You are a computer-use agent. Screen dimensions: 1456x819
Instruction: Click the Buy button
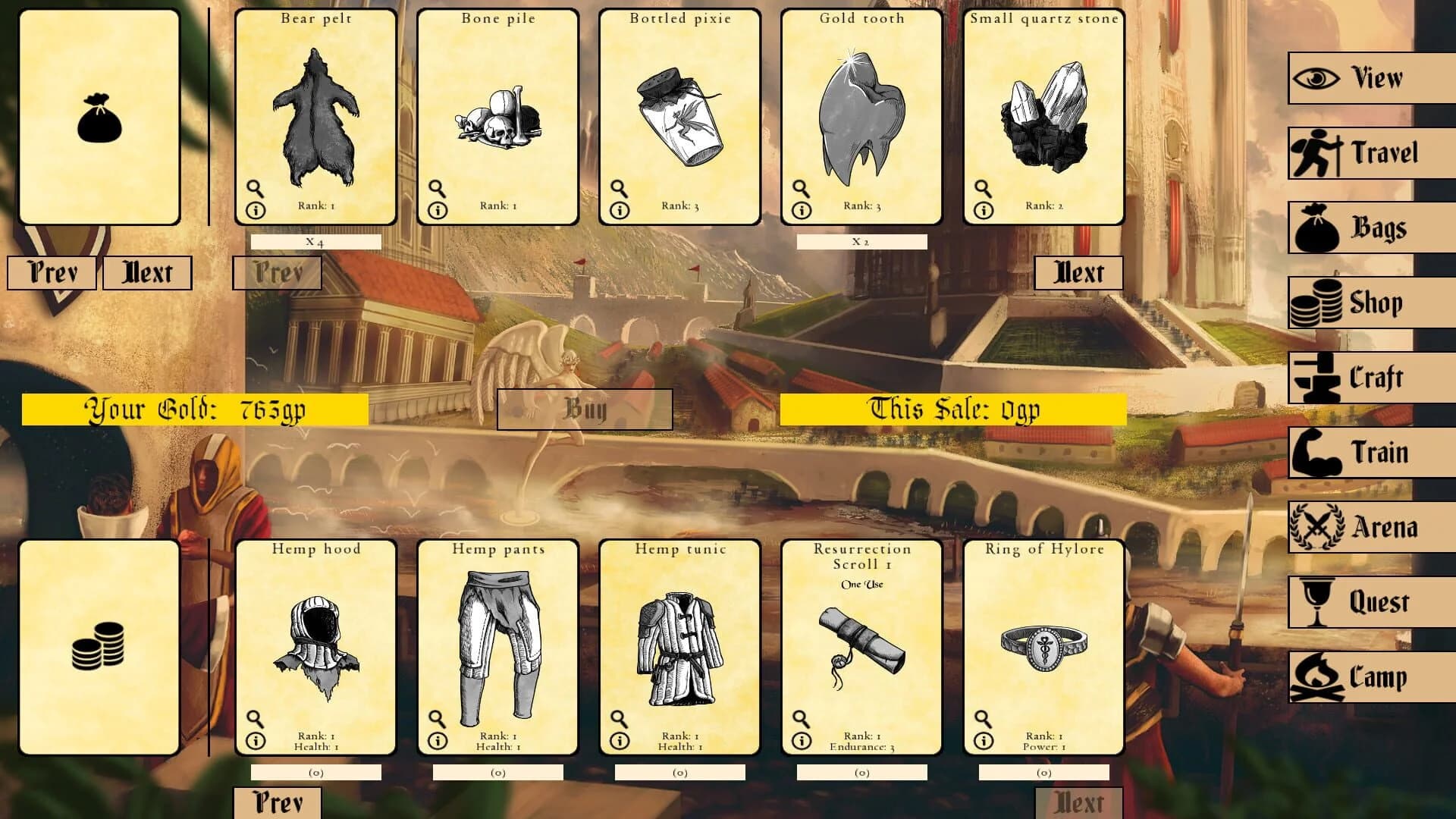585,408
